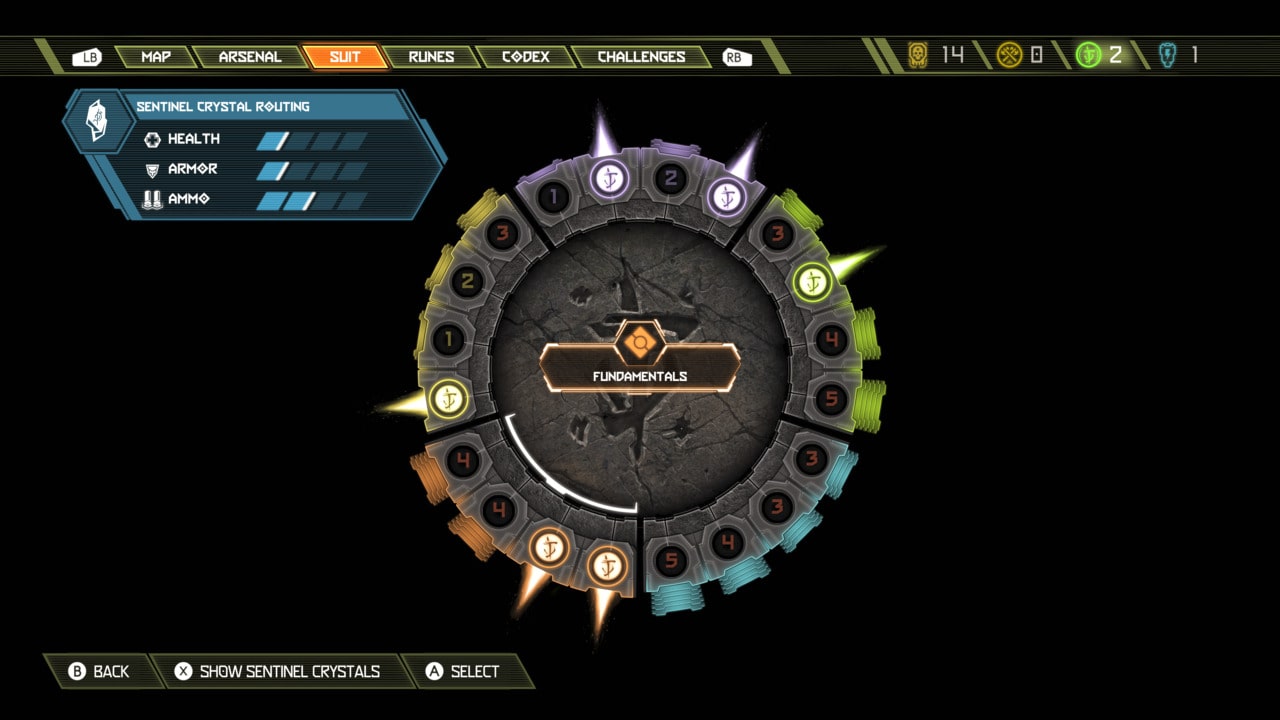1280x720 pixels.
Task: Open the Codex tab
Action: [x=526, y=57]
